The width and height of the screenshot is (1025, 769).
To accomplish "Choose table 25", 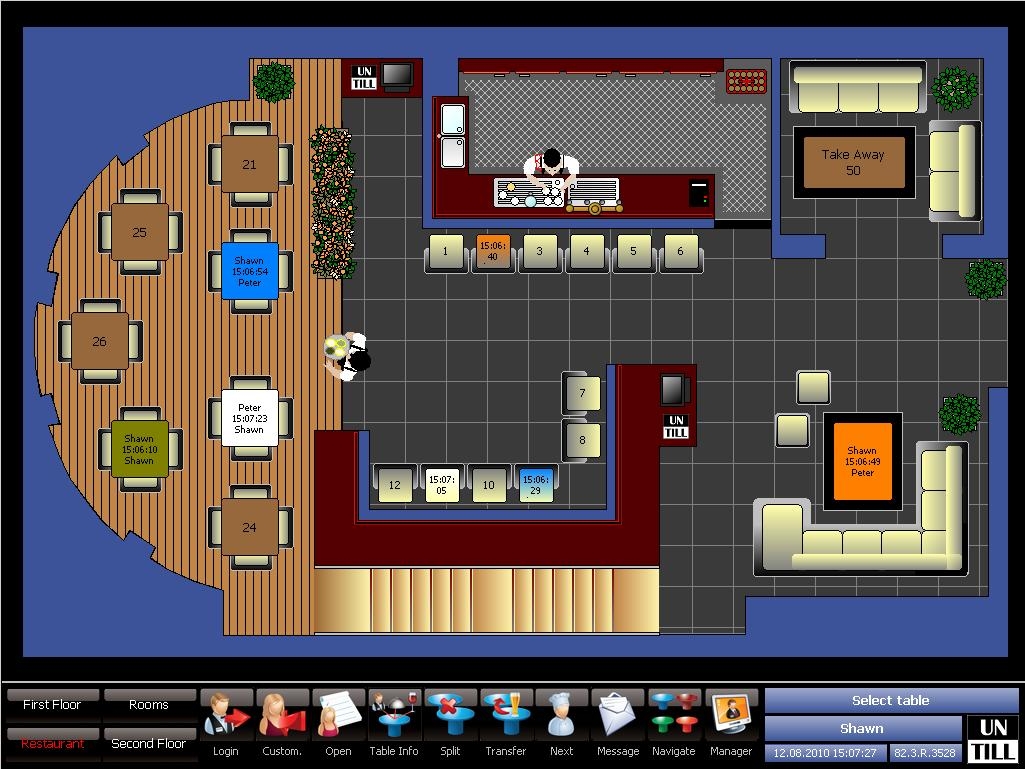I will click(139, 232).
